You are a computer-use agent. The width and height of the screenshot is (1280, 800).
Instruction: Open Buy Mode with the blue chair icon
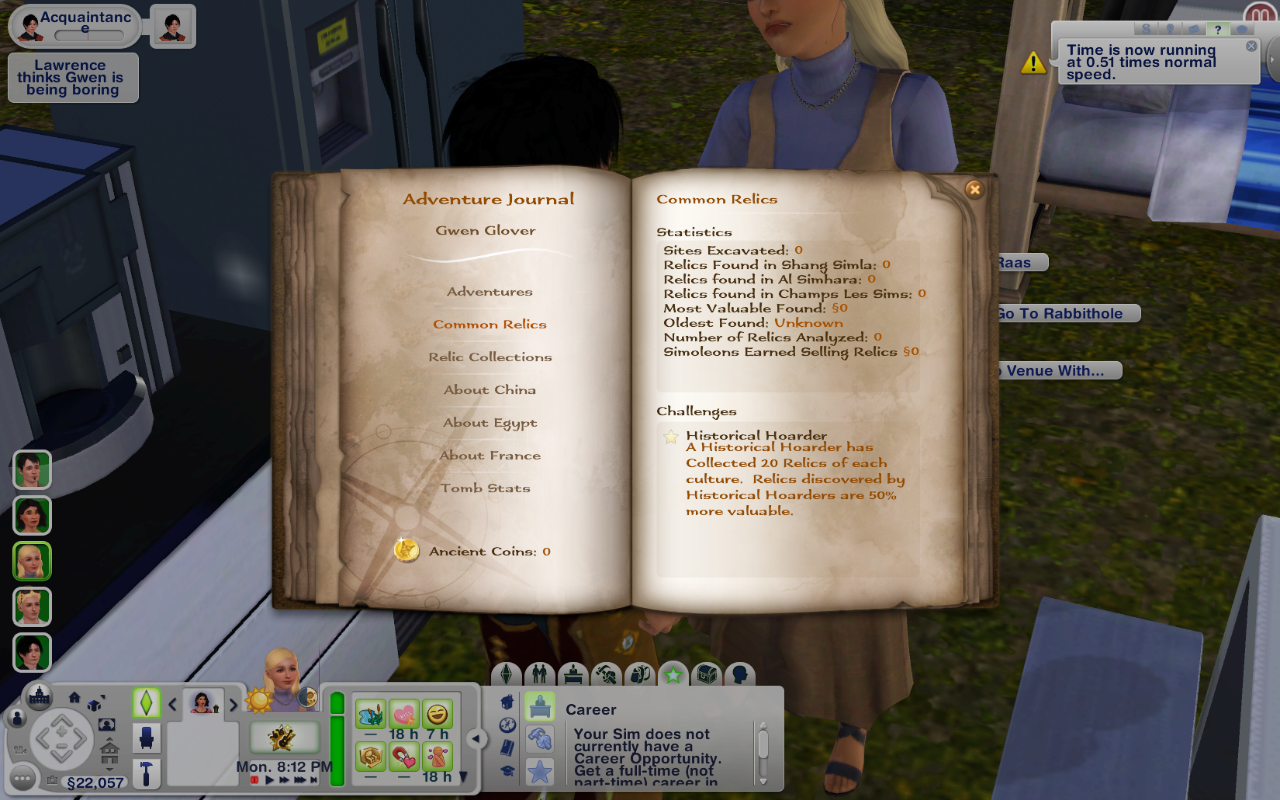coord(147,737)
